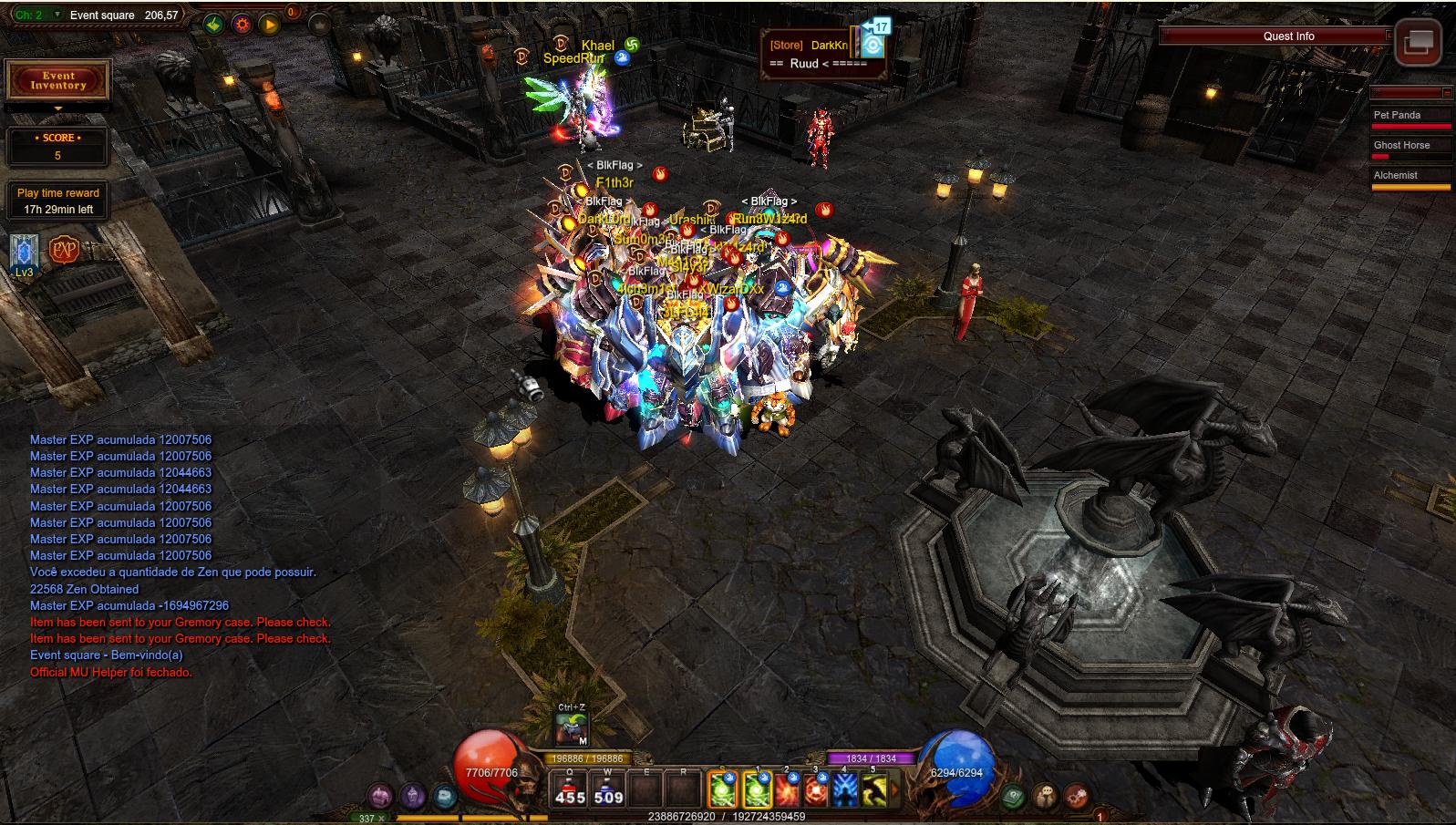
Task: Activate the yellow-green slash skill
Action: tap(875, 790)
